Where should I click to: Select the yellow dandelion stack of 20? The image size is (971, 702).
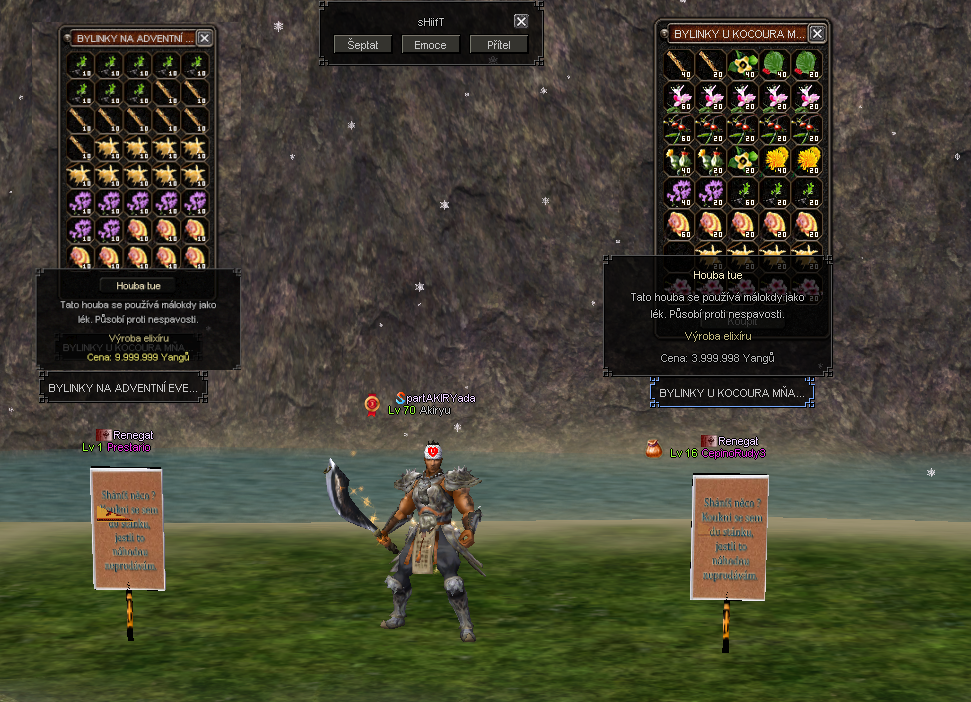807,160
